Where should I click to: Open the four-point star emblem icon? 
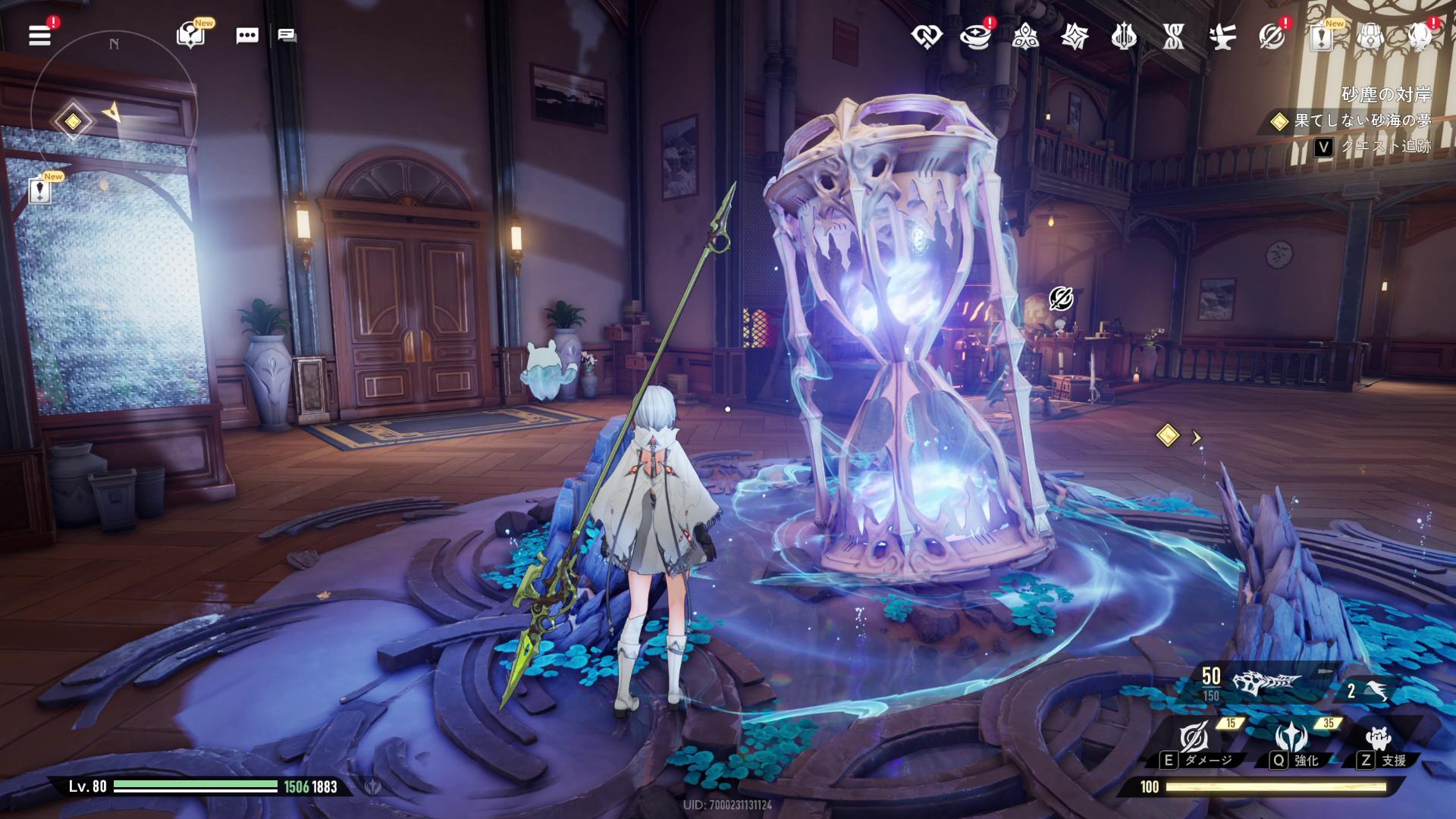(1075, 36)
